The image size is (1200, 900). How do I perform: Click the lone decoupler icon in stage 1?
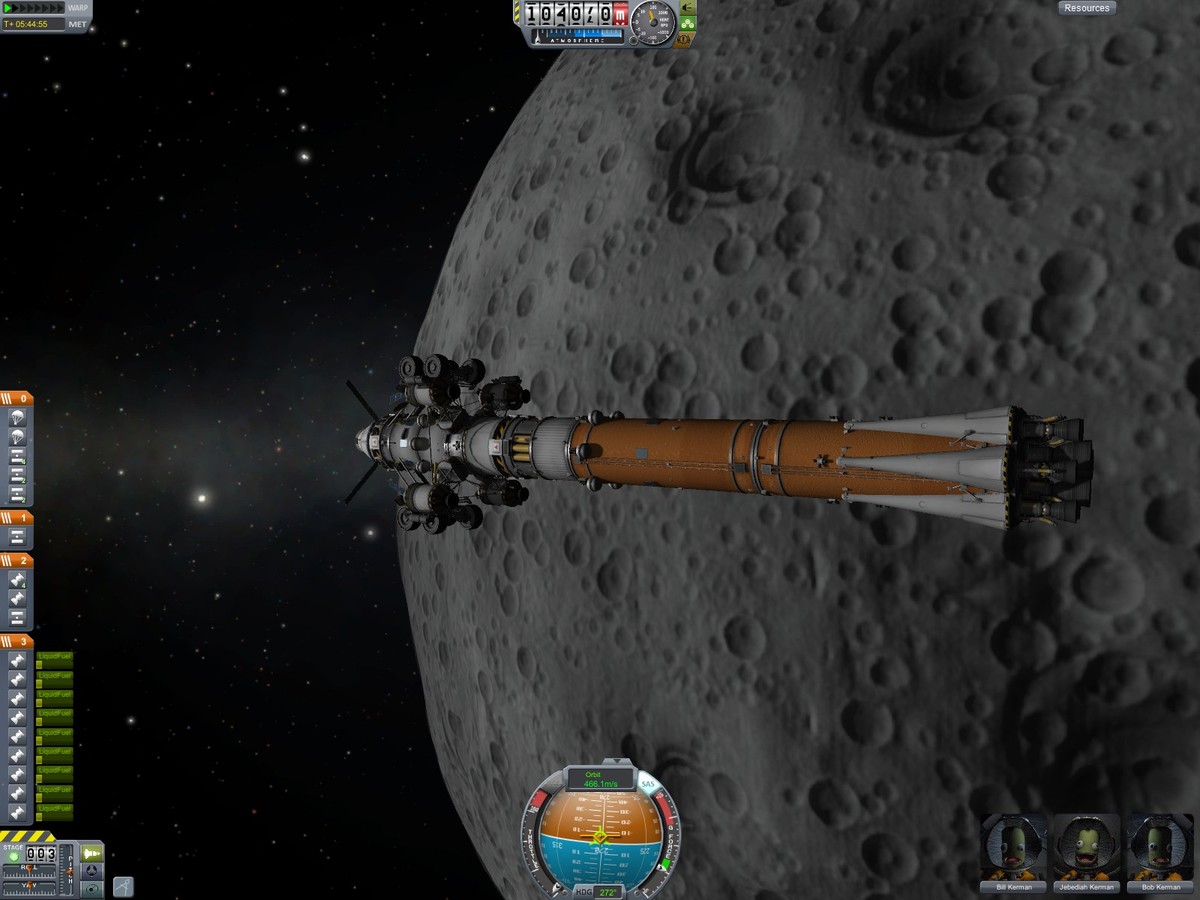click(17, 538)
